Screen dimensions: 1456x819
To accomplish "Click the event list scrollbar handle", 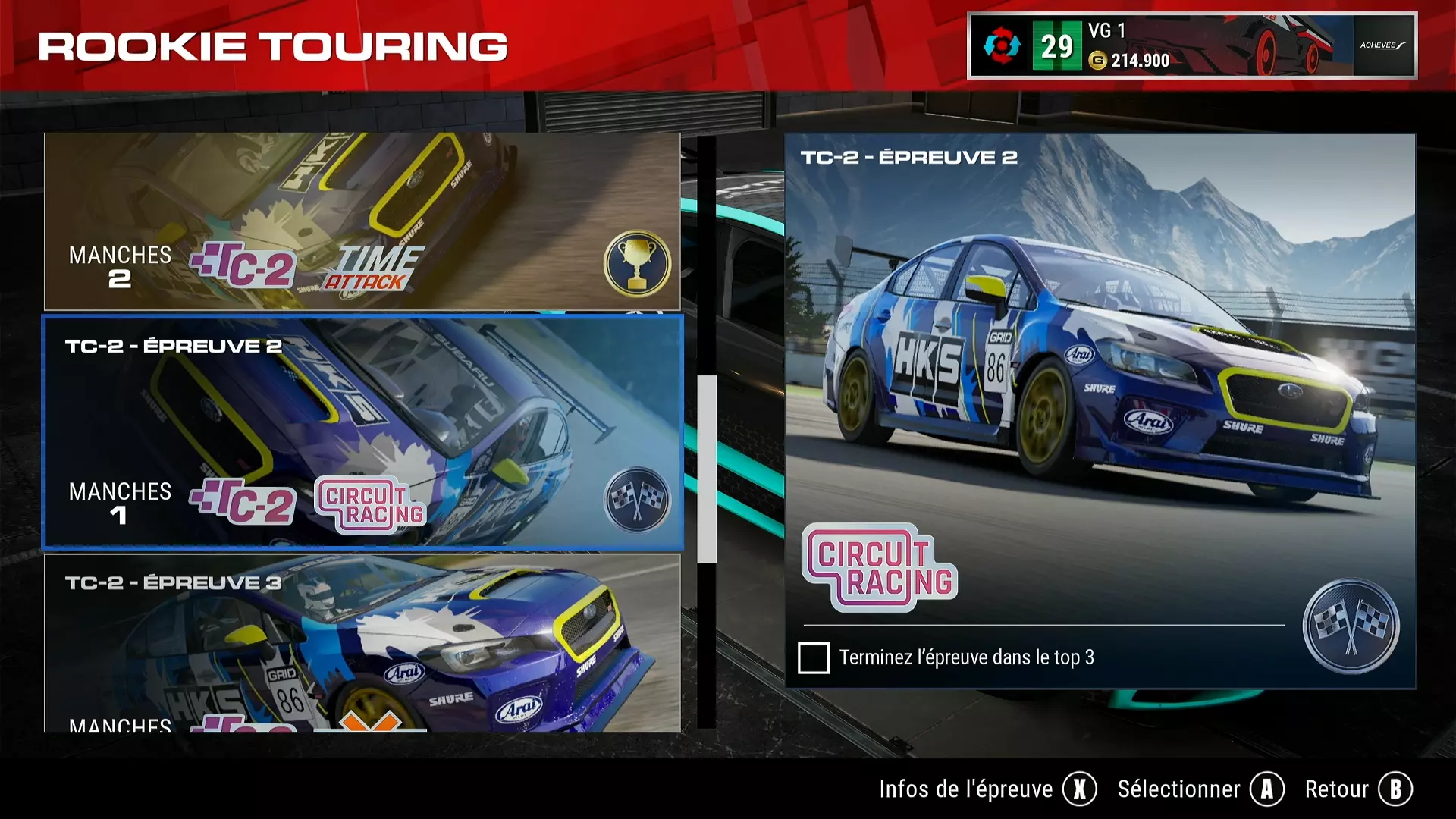I will tap(707, 469).
